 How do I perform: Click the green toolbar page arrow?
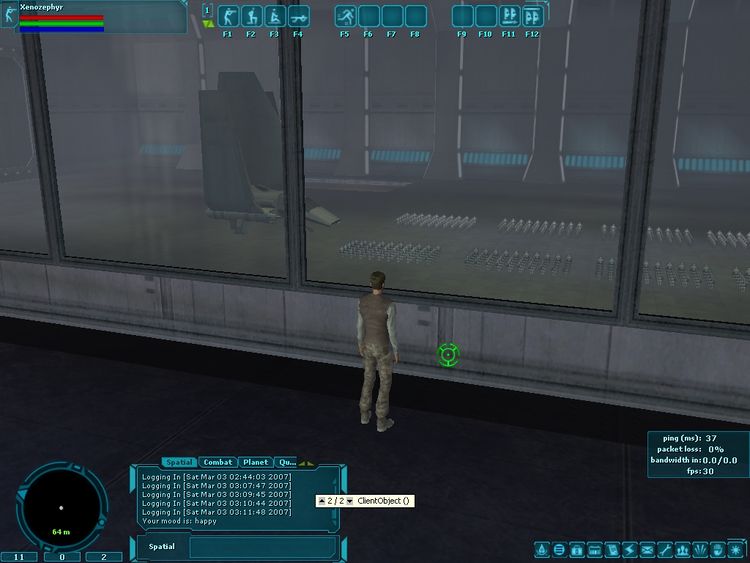point(207,23)
